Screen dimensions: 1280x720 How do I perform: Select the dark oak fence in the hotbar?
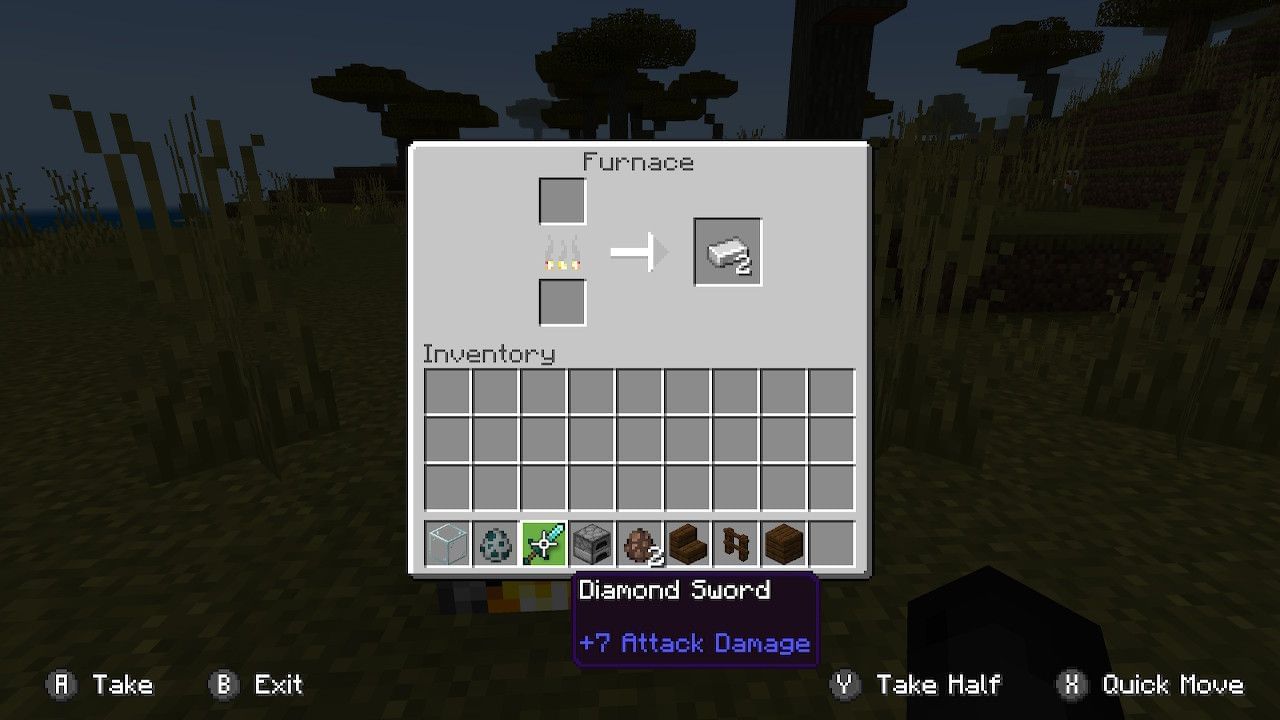[735, 543]
